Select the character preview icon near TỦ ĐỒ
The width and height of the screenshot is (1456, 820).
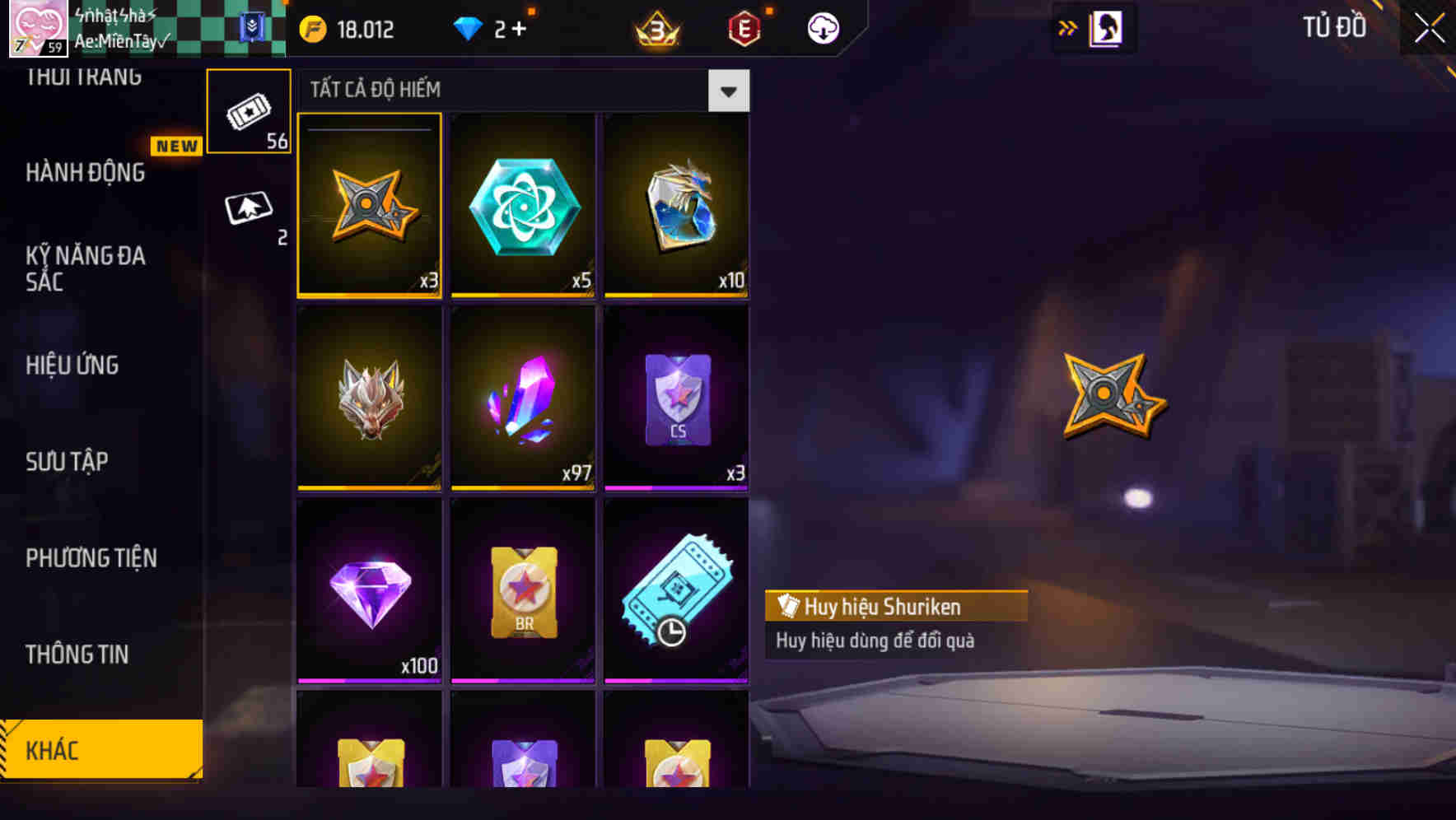tap(1104, 27)
